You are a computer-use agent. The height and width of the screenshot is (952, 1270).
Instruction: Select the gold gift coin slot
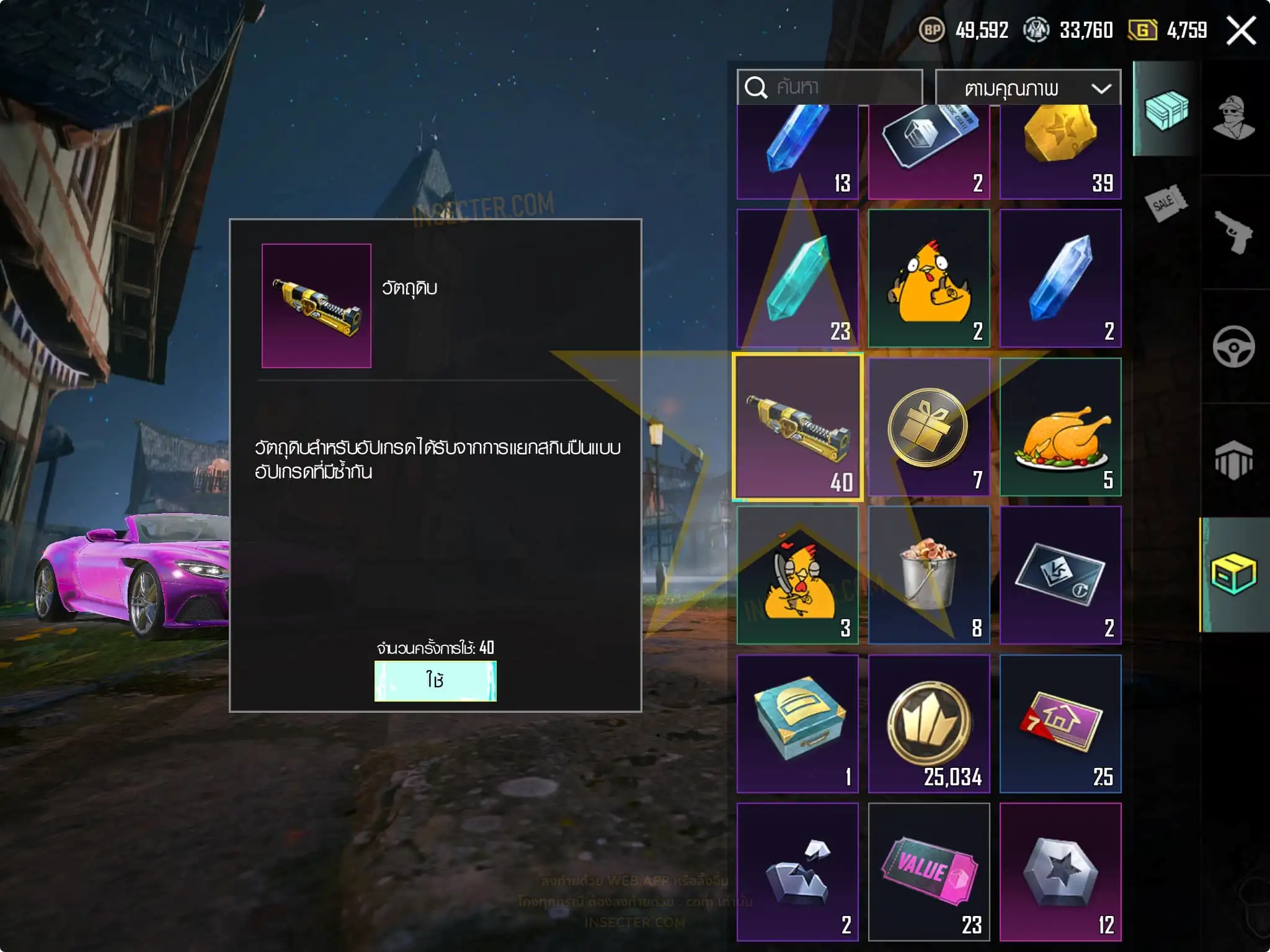click(928, 426)
